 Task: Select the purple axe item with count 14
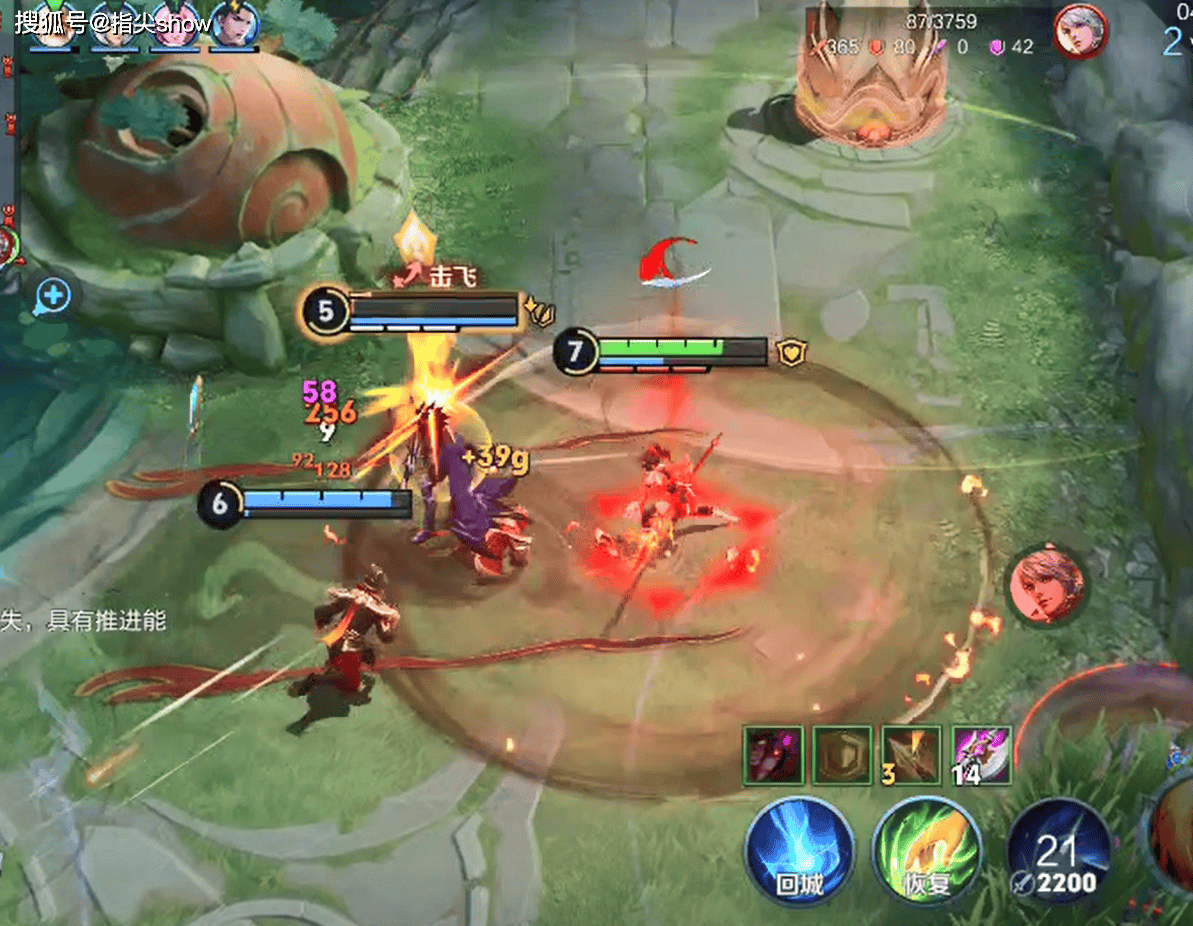point(982,755)
